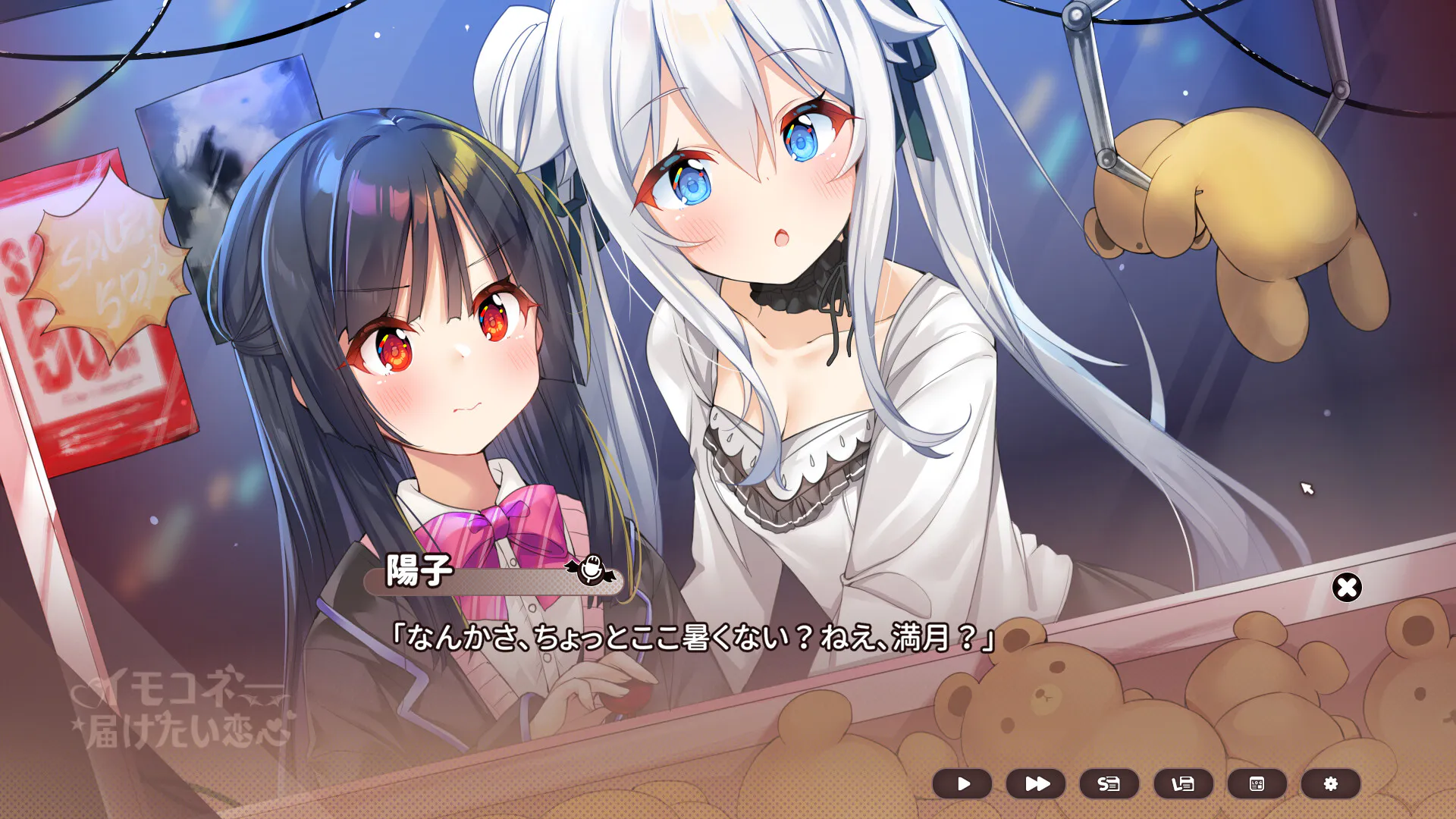Start auto-play with the single triangle button
Screen dimensions: 1456x819
point(962,784)
